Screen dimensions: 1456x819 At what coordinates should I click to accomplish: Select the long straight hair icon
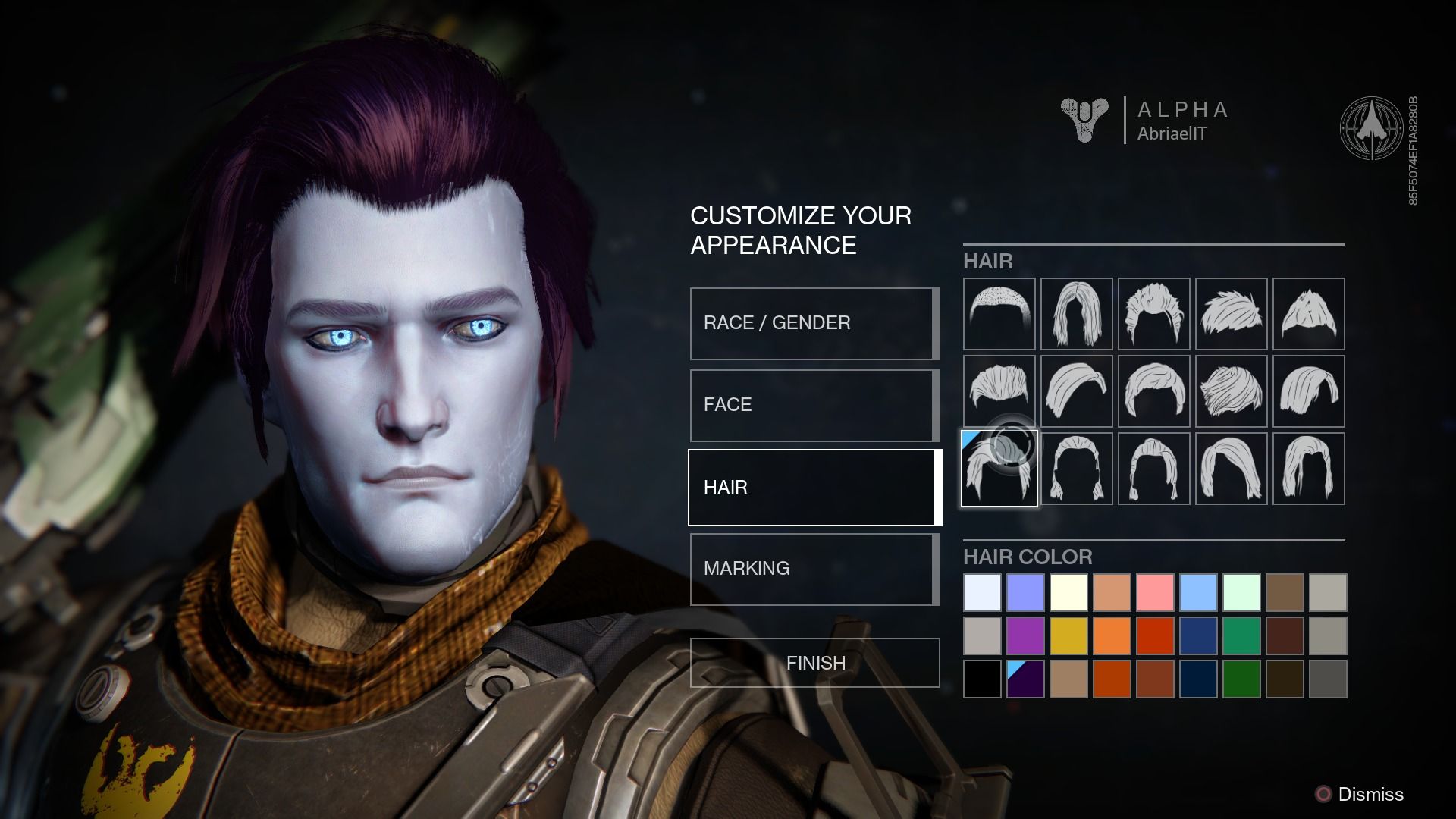pos(1076,315)
